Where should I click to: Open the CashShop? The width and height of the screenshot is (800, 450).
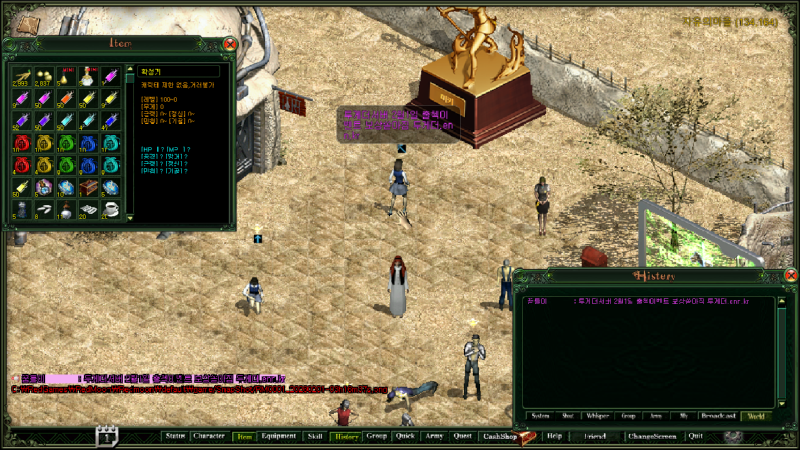498,436
